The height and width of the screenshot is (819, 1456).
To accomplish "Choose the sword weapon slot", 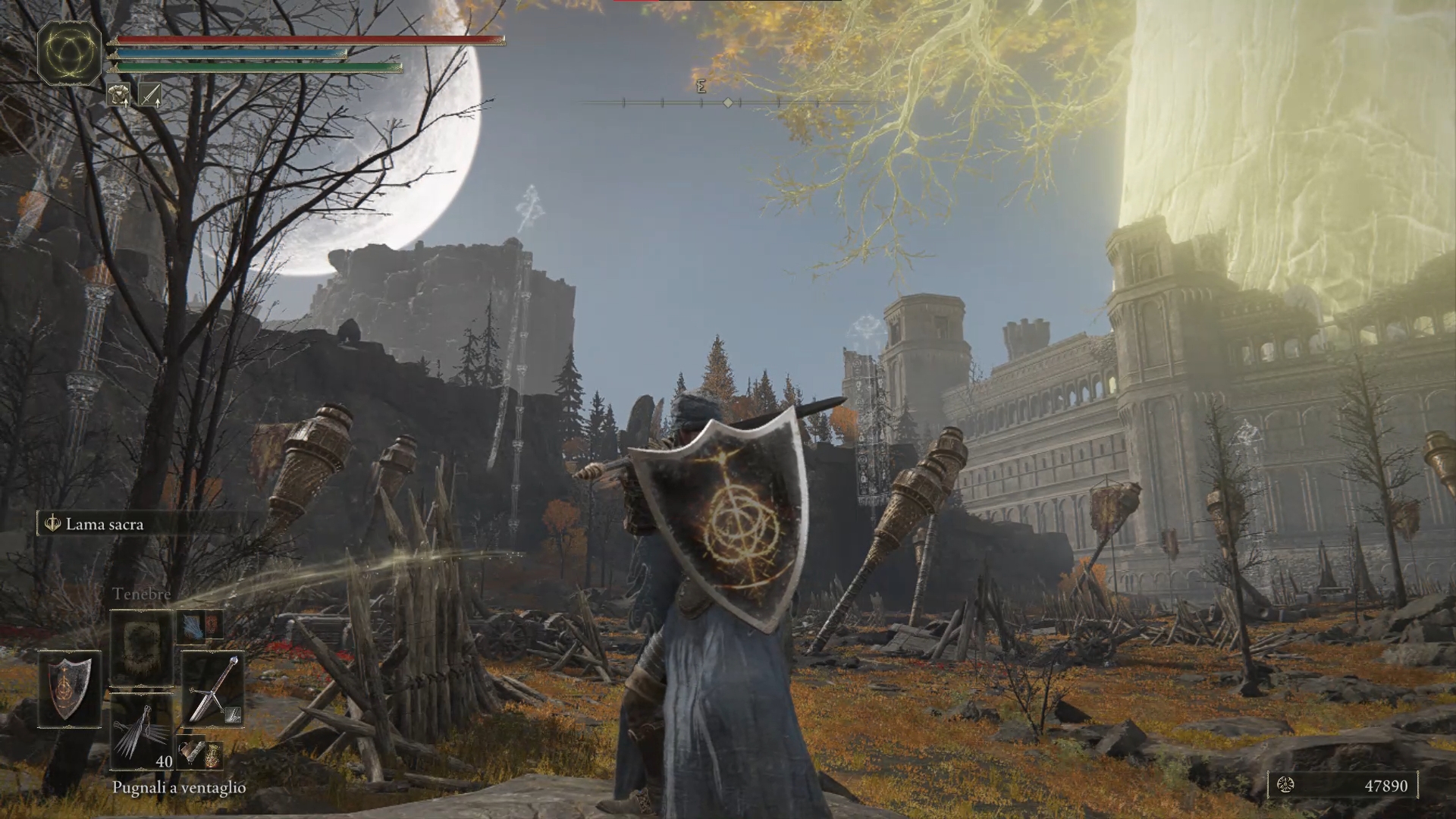I will click(213, 689).
